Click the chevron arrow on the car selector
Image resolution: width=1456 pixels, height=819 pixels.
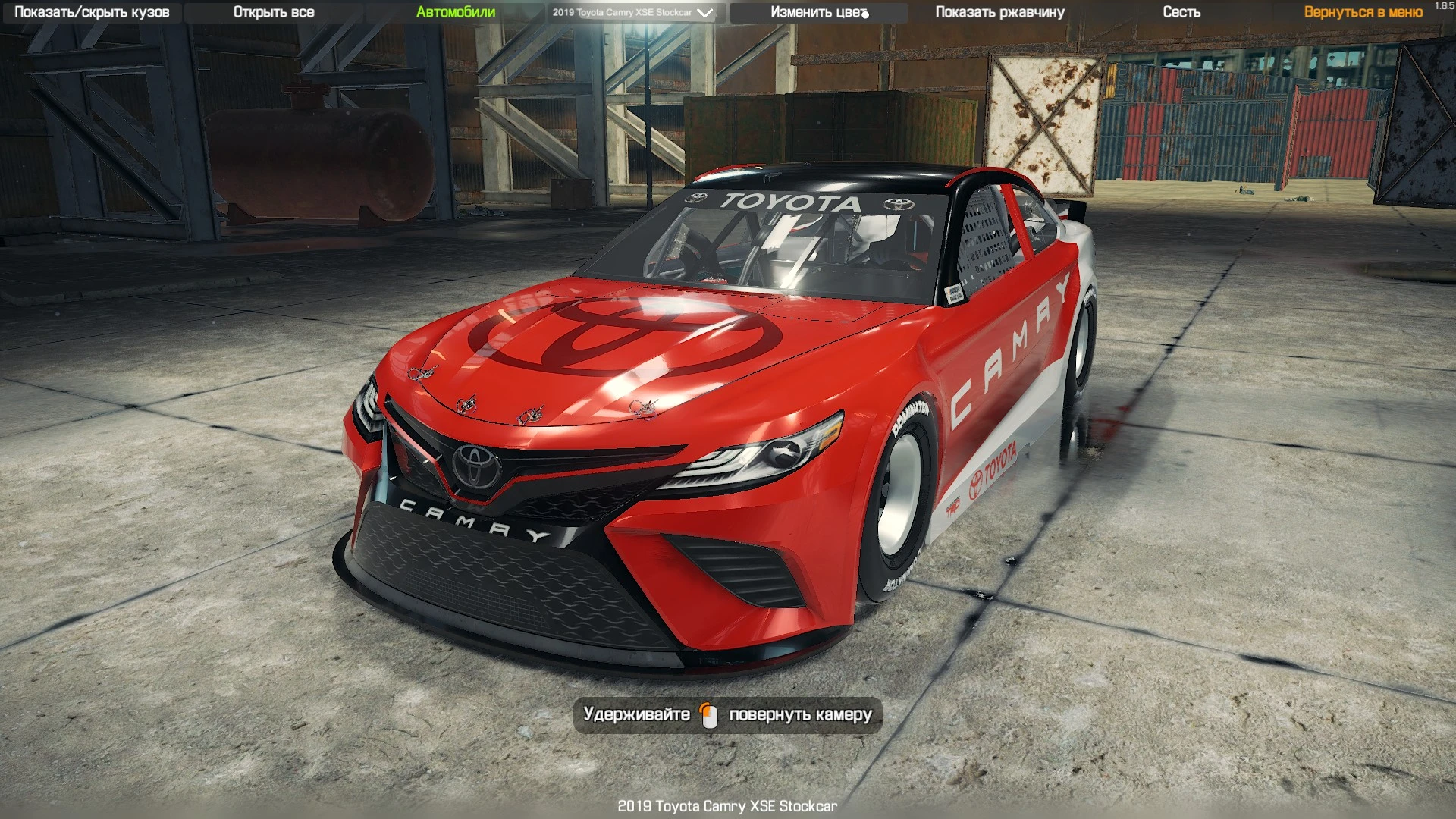(x=705, y=12)
